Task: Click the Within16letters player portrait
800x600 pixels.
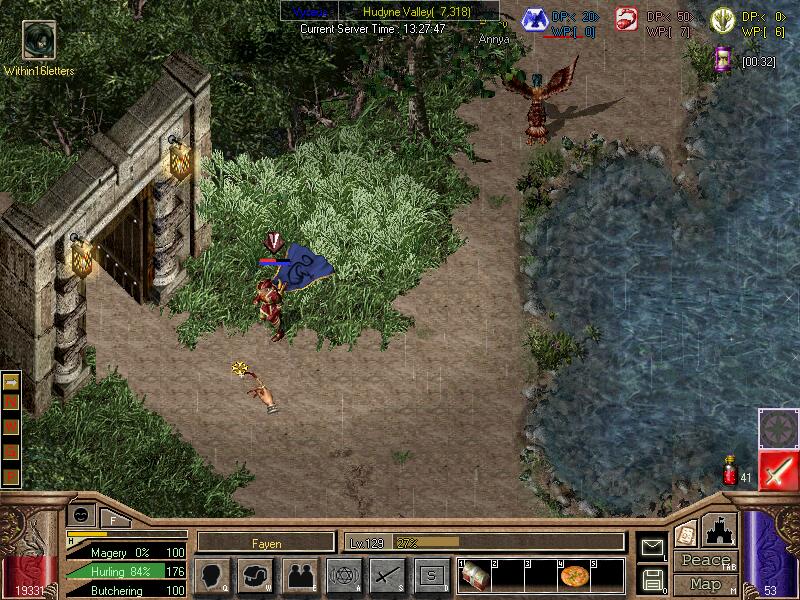Action: click(38, 40)
